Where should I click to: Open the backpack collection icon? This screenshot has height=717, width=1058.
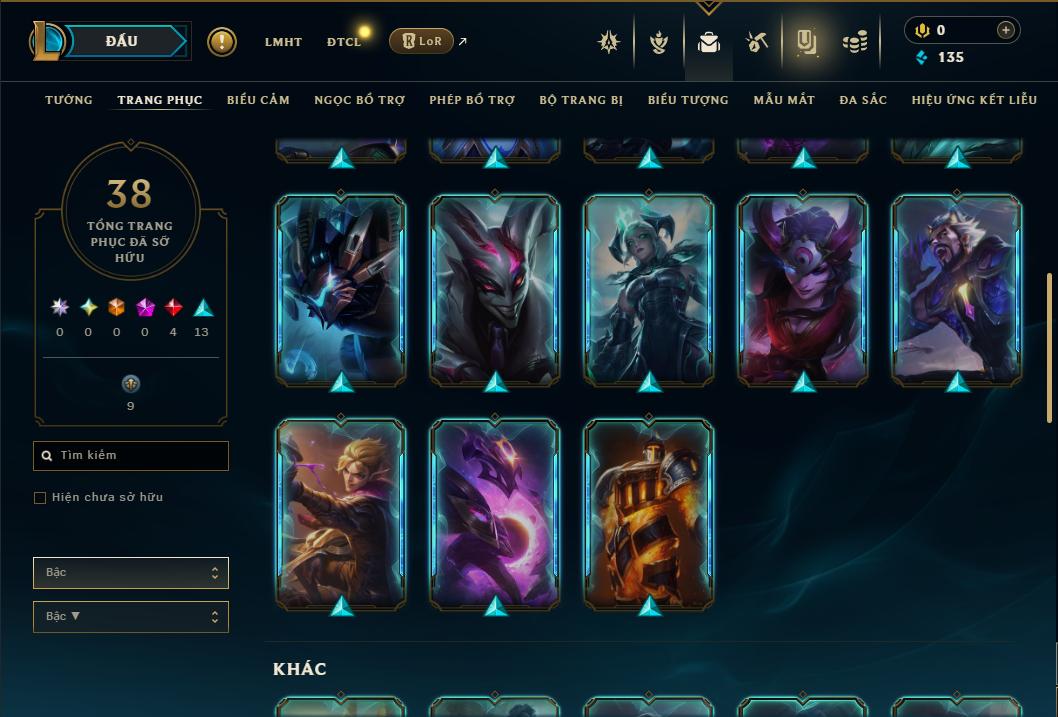click(x=709, y=42)
